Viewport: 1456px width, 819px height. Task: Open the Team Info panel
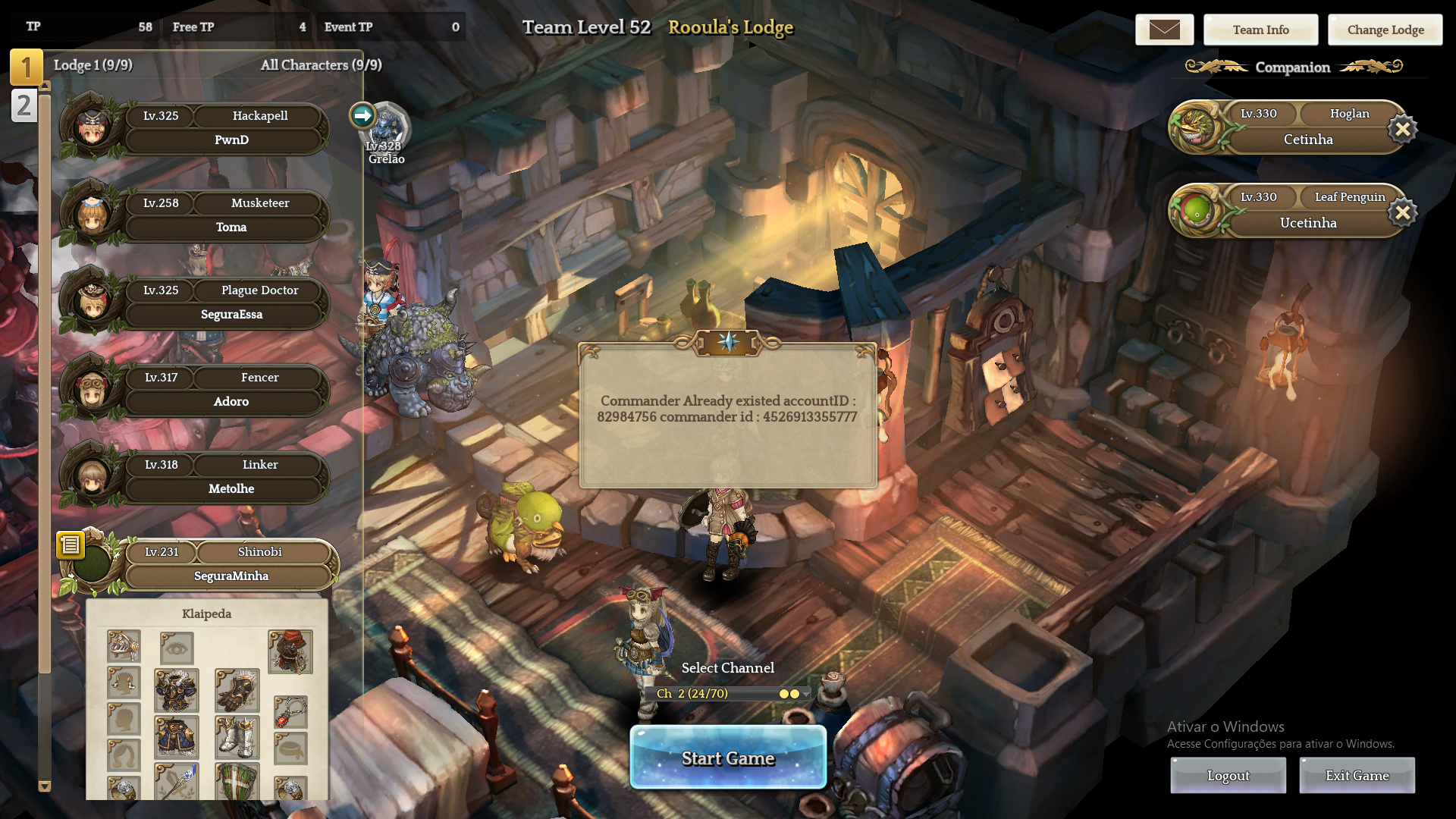click(1260, 30)
